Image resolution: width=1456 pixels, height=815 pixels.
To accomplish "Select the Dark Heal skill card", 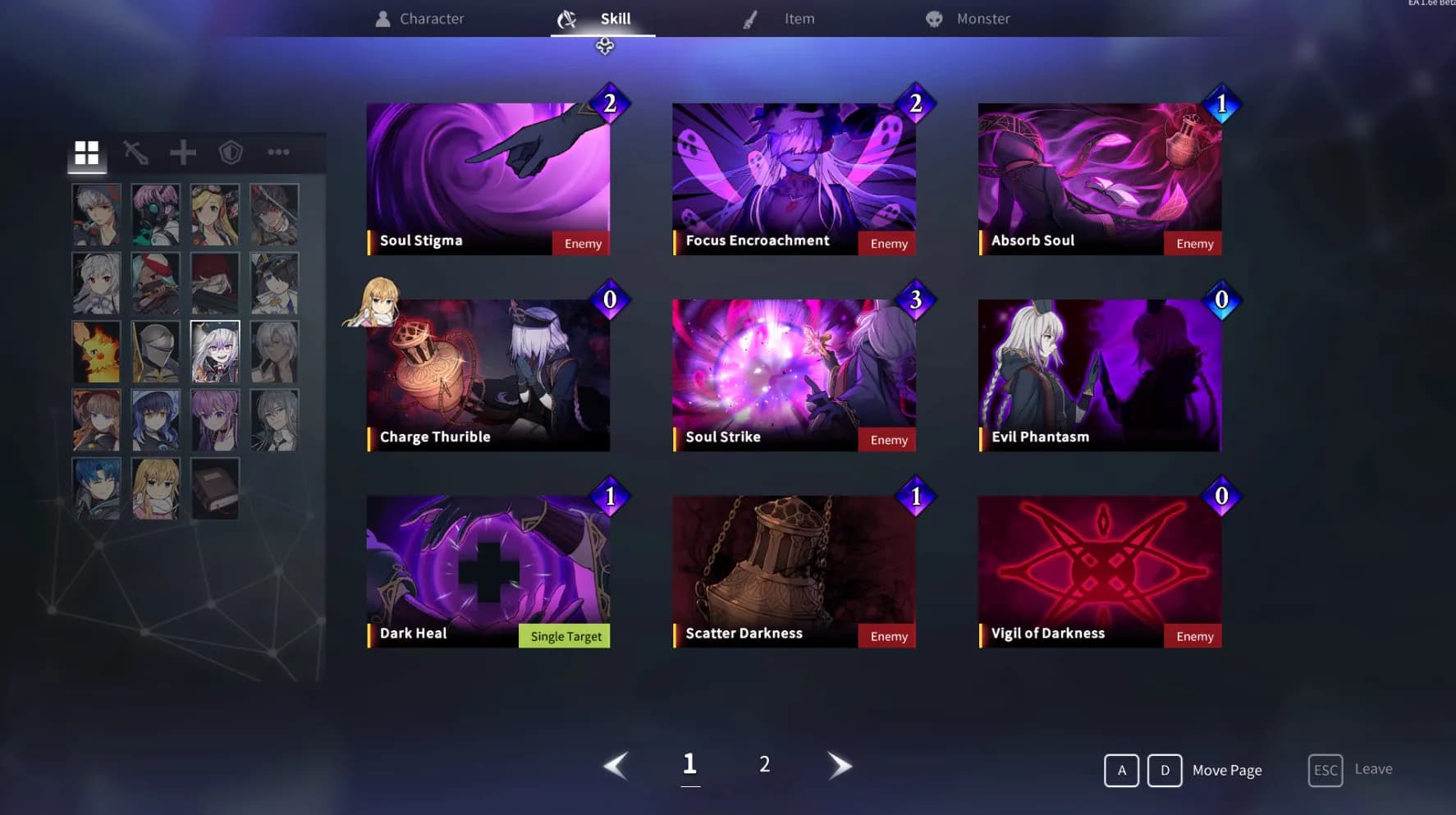I will point(488,571).
